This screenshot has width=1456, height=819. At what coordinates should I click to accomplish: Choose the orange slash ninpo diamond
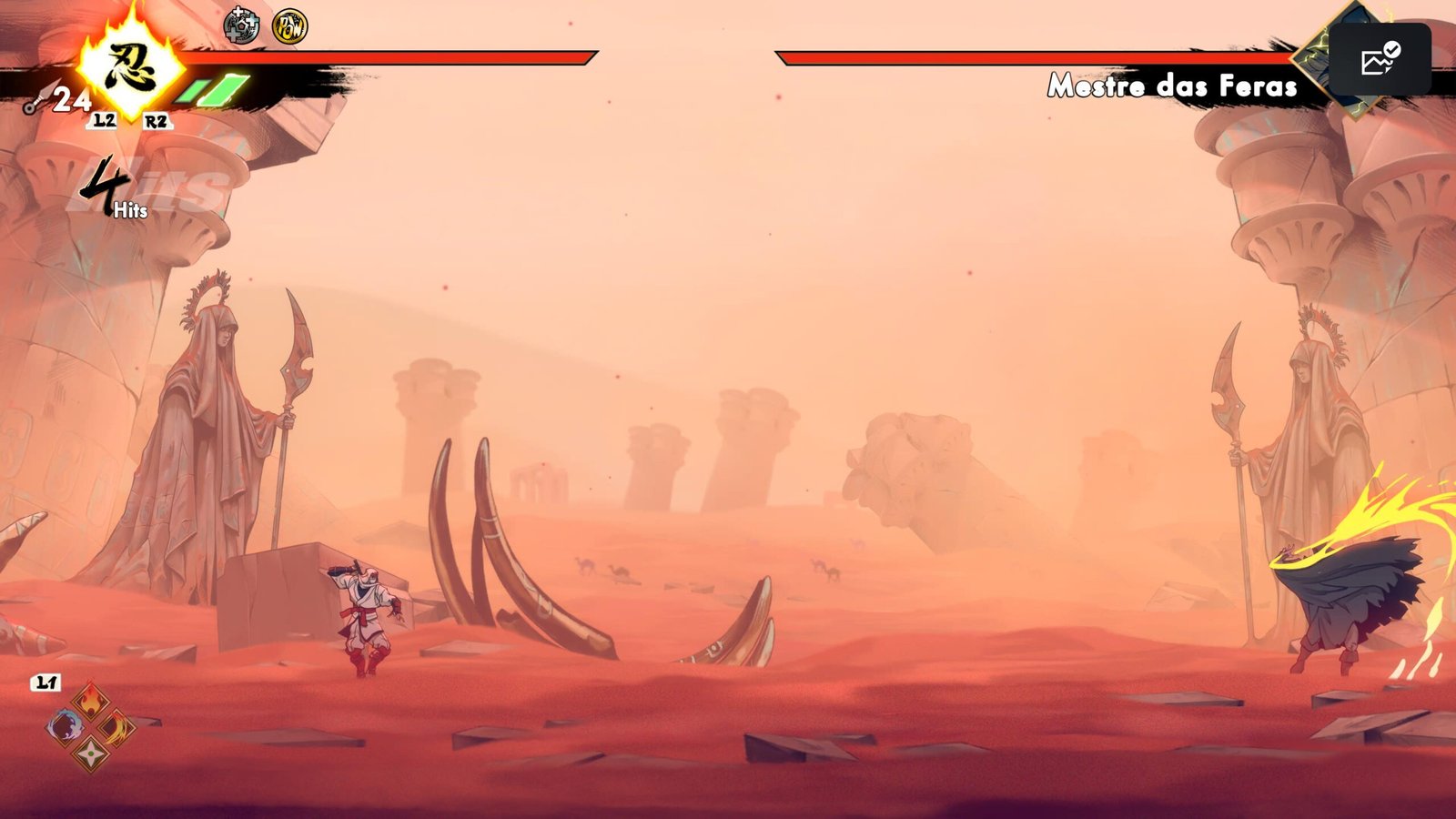[116, 728]
